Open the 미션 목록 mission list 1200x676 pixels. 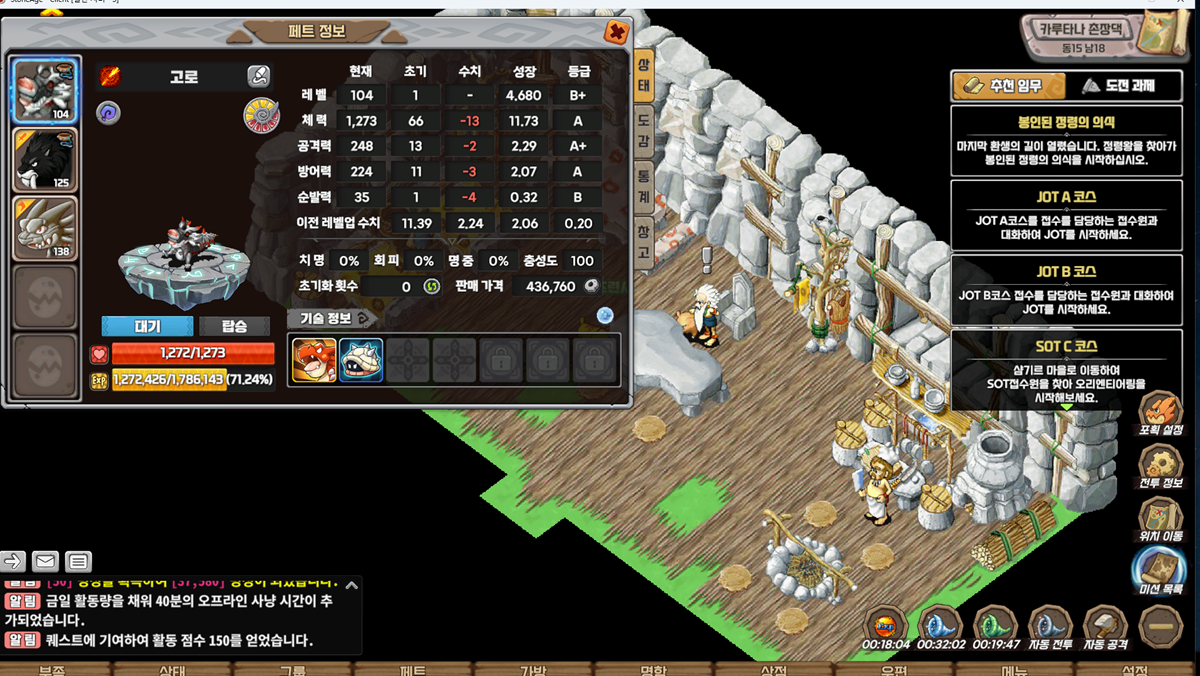pos(1160,570)
